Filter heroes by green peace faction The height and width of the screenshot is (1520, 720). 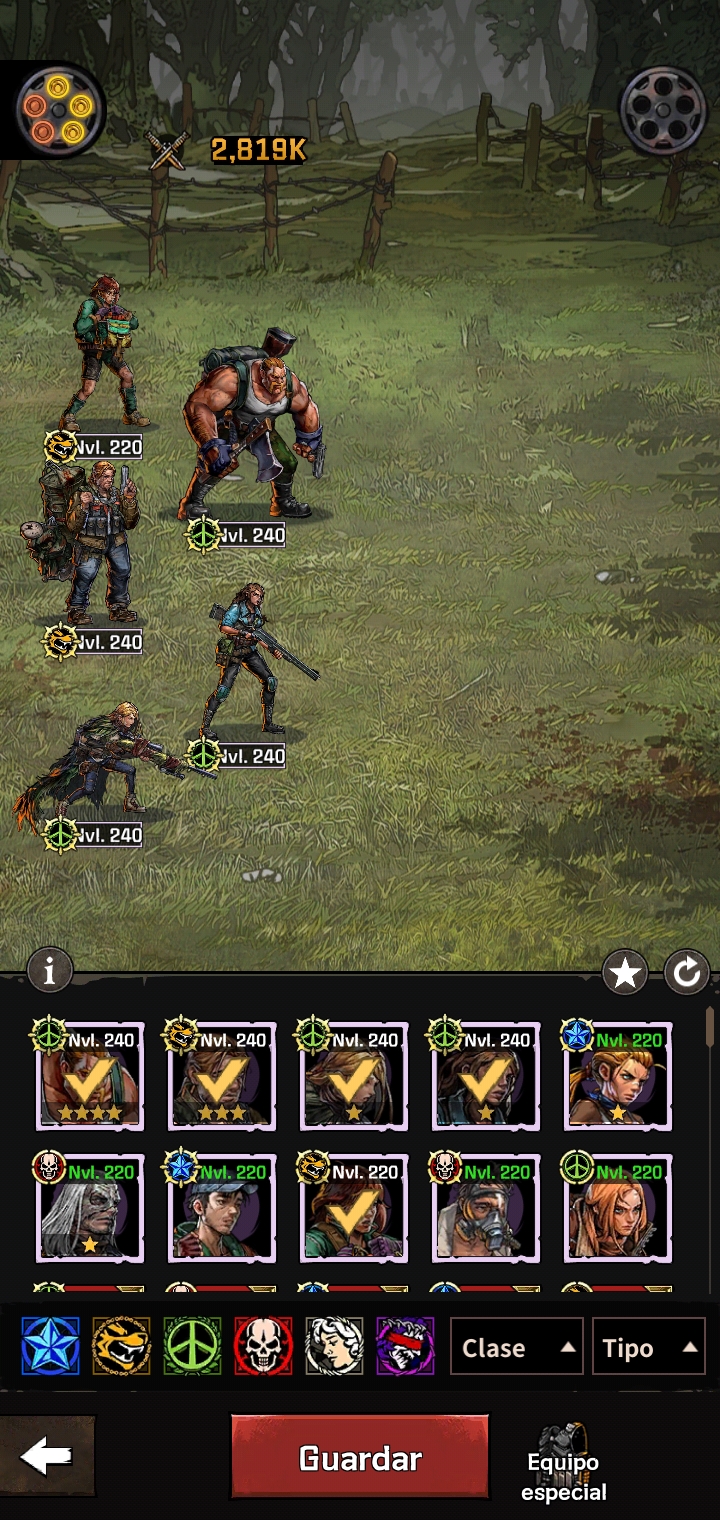[x=192, y=1346]
